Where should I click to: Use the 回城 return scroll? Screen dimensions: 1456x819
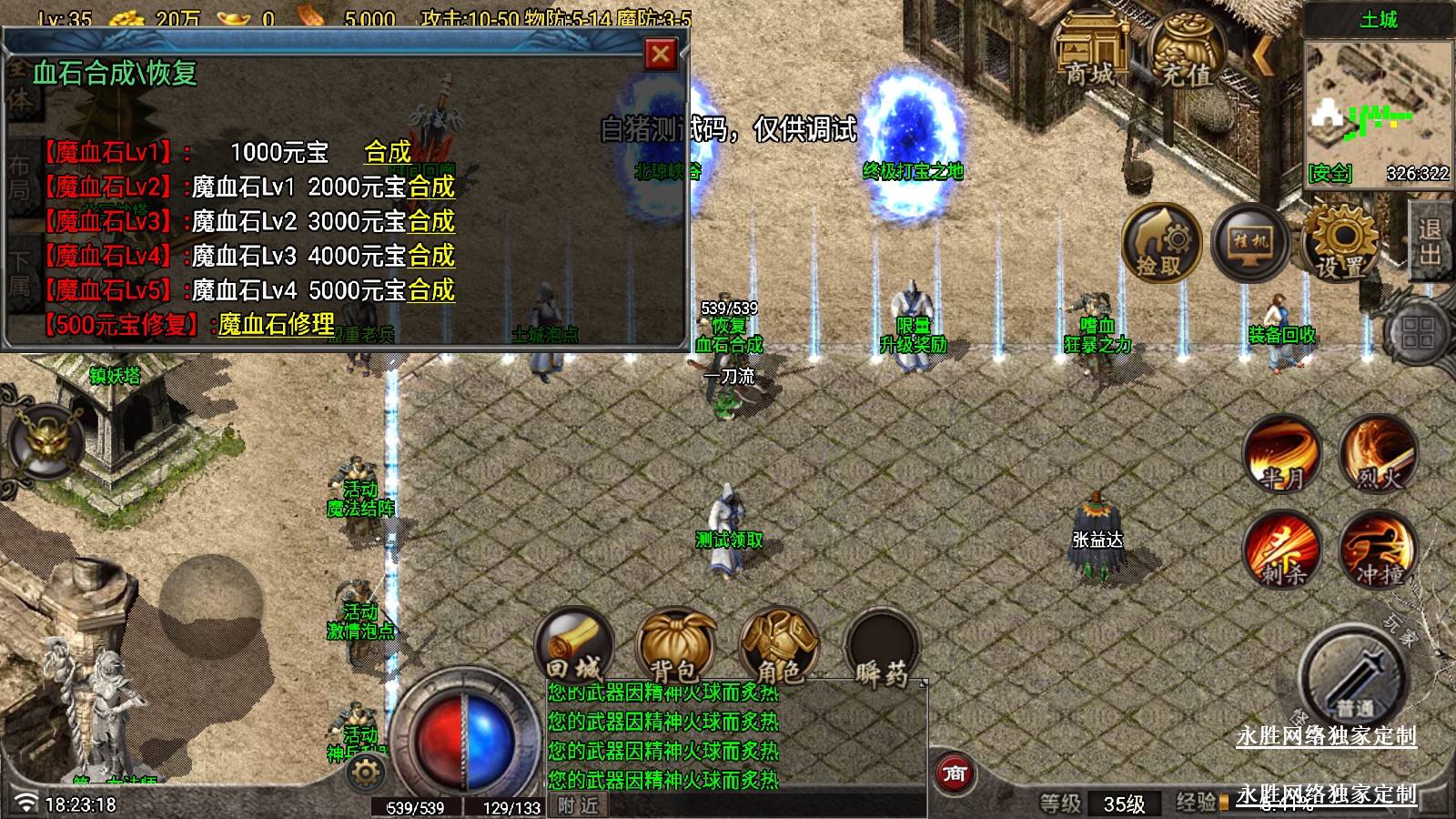pos(574,646)
